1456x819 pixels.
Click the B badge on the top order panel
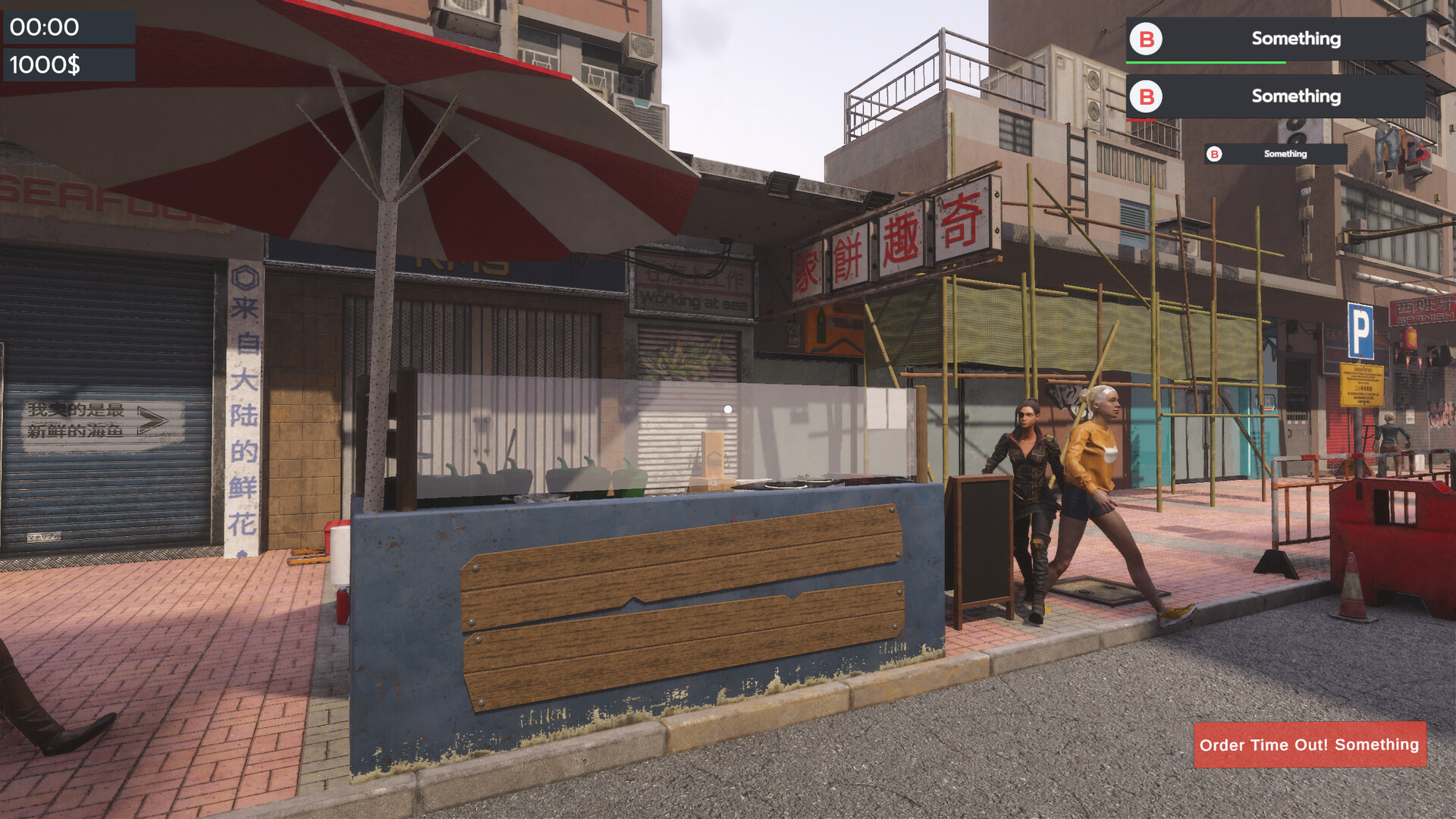(1145, 38)
